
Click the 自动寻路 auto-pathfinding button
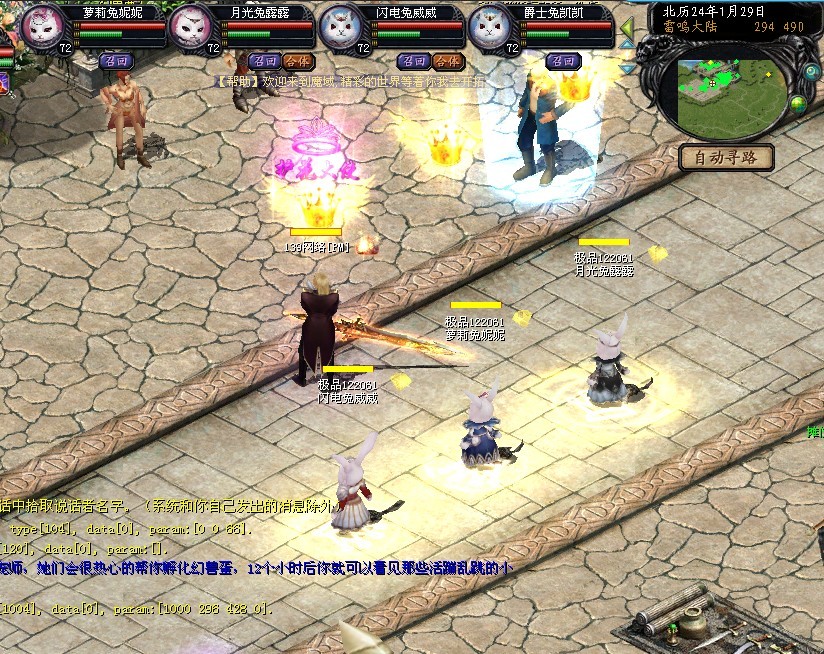click(726, 157)
